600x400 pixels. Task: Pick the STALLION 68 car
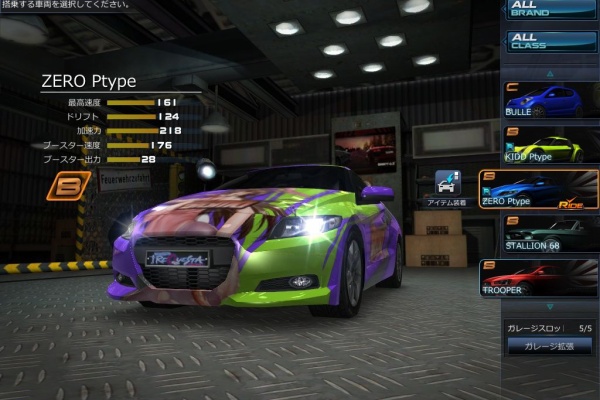(540, 235)
